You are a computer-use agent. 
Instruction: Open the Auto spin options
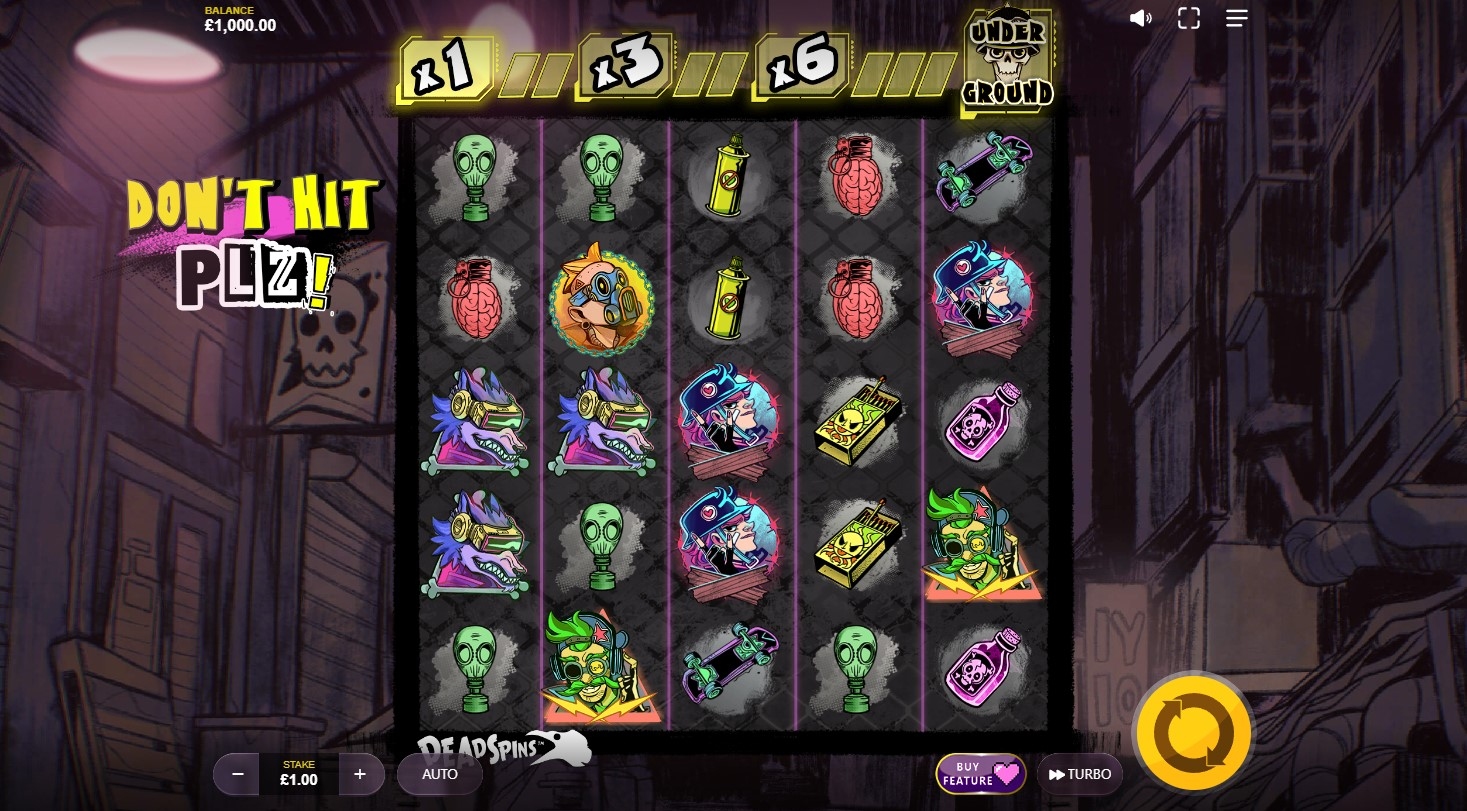pyautogui.click(x=440, y=774)
